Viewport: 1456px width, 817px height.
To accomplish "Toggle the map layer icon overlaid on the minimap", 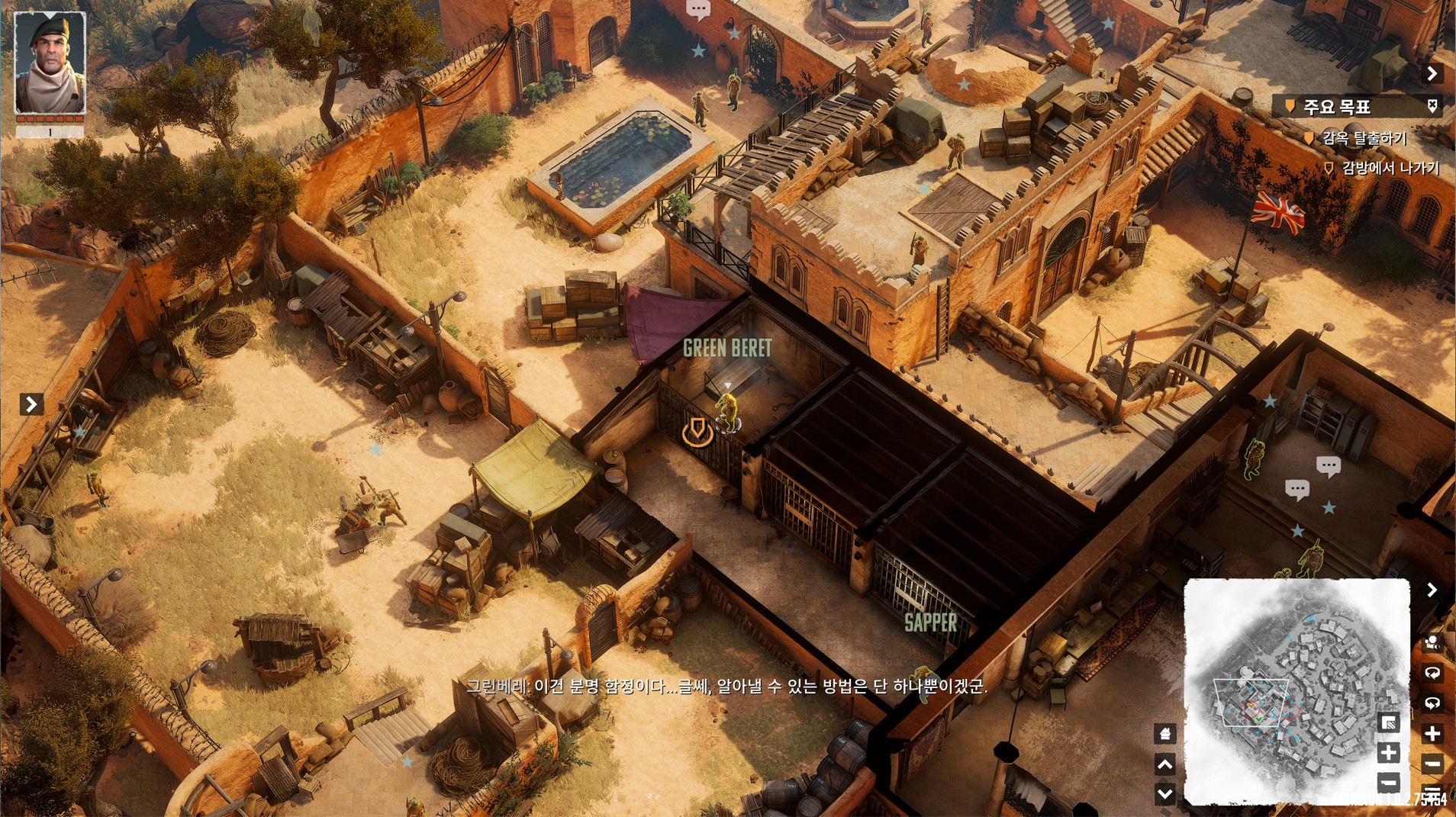I will (1389, 722).
